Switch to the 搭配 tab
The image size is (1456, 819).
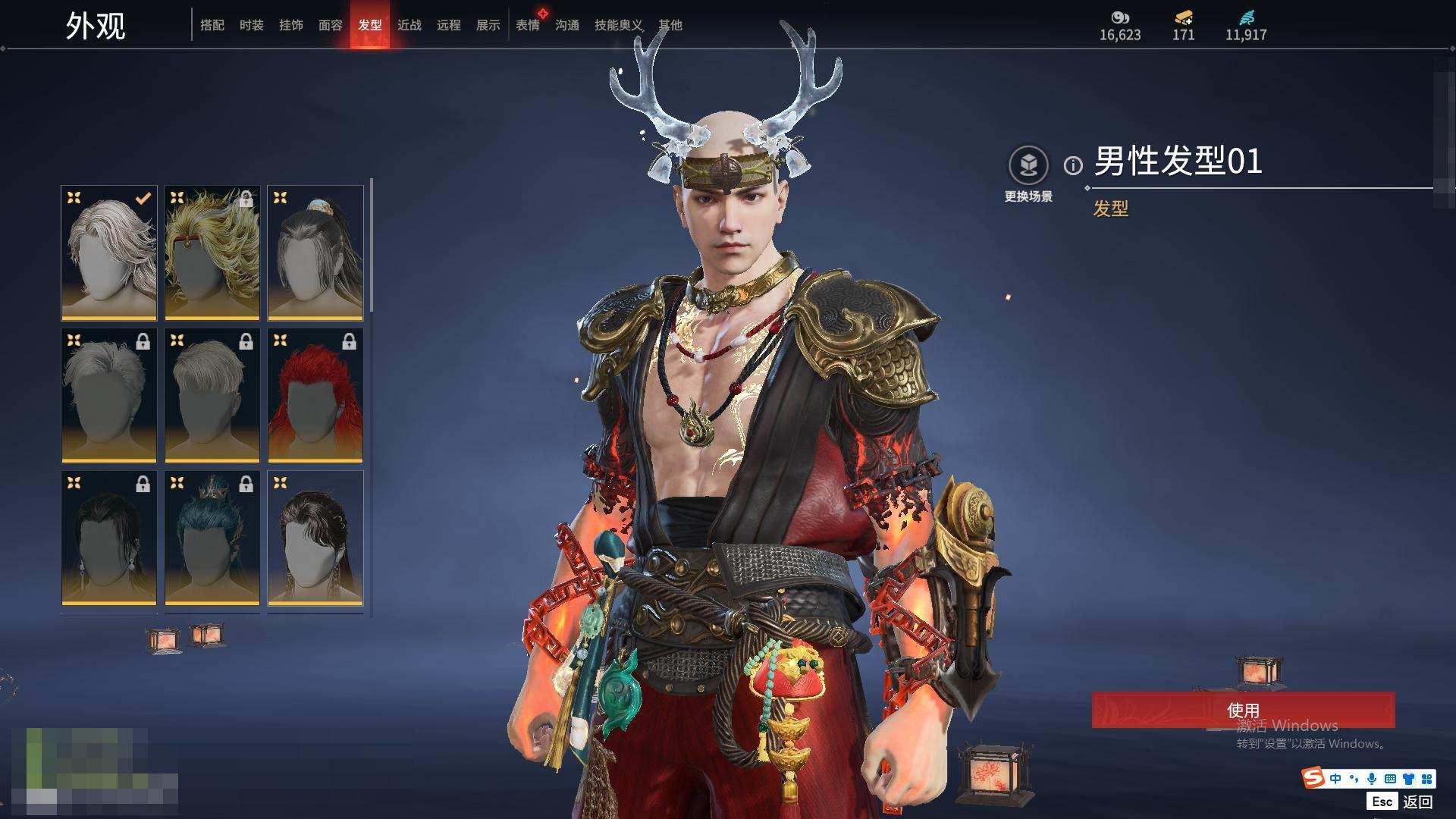pos(212,25)
